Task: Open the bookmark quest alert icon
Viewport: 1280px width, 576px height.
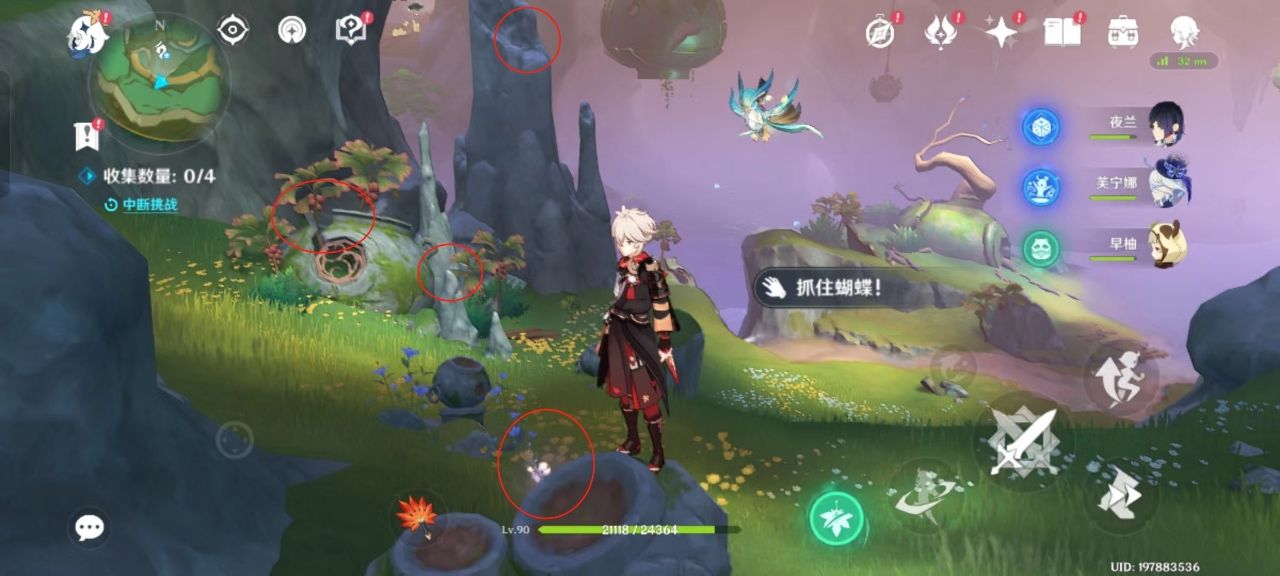Action: point(87,134)
